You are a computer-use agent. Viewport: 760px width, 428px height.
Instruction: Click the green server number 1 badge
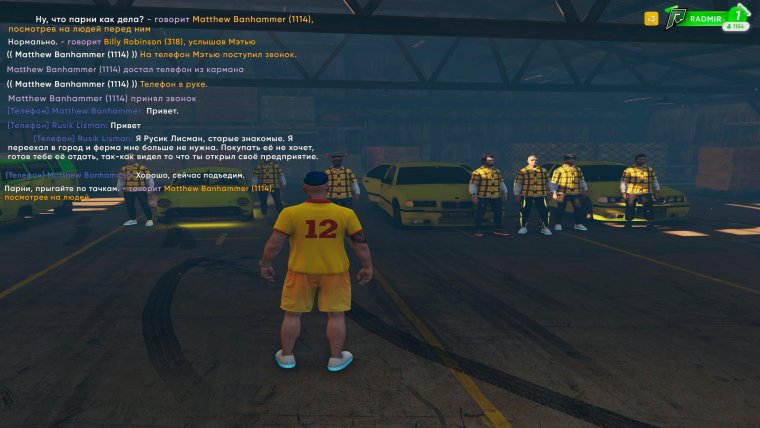pos(739,14)
